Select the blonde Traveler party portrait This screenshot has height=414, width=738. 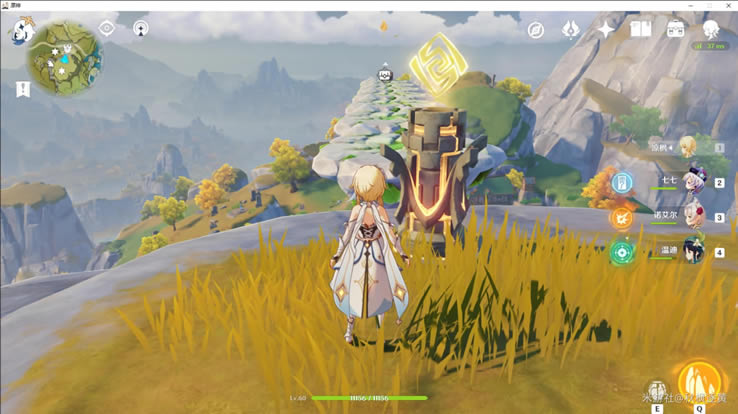pyautogui.click(x=689, y=148)
